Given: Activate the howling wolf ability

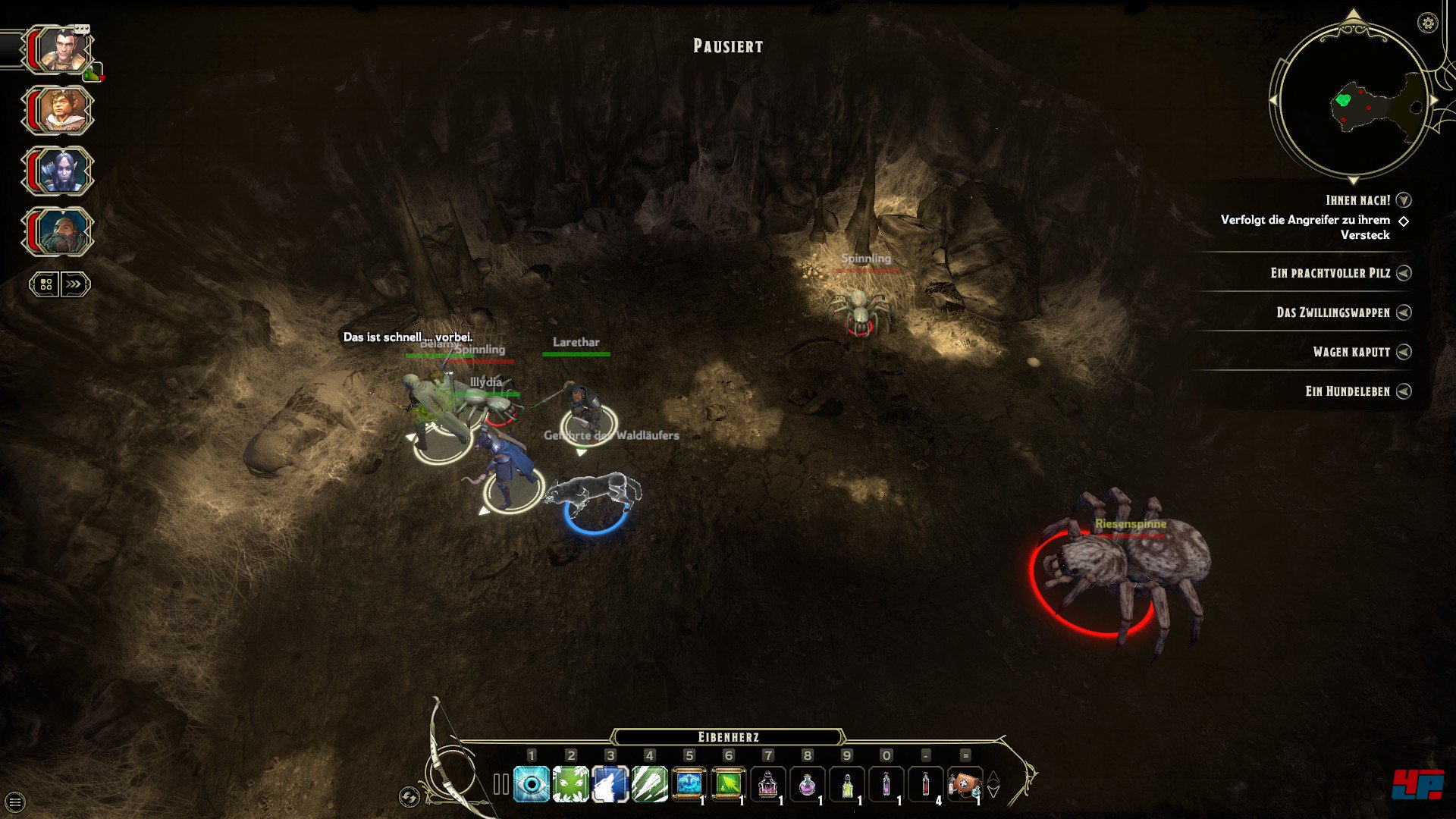Looking at the screenshot, I should click(610, 784).
